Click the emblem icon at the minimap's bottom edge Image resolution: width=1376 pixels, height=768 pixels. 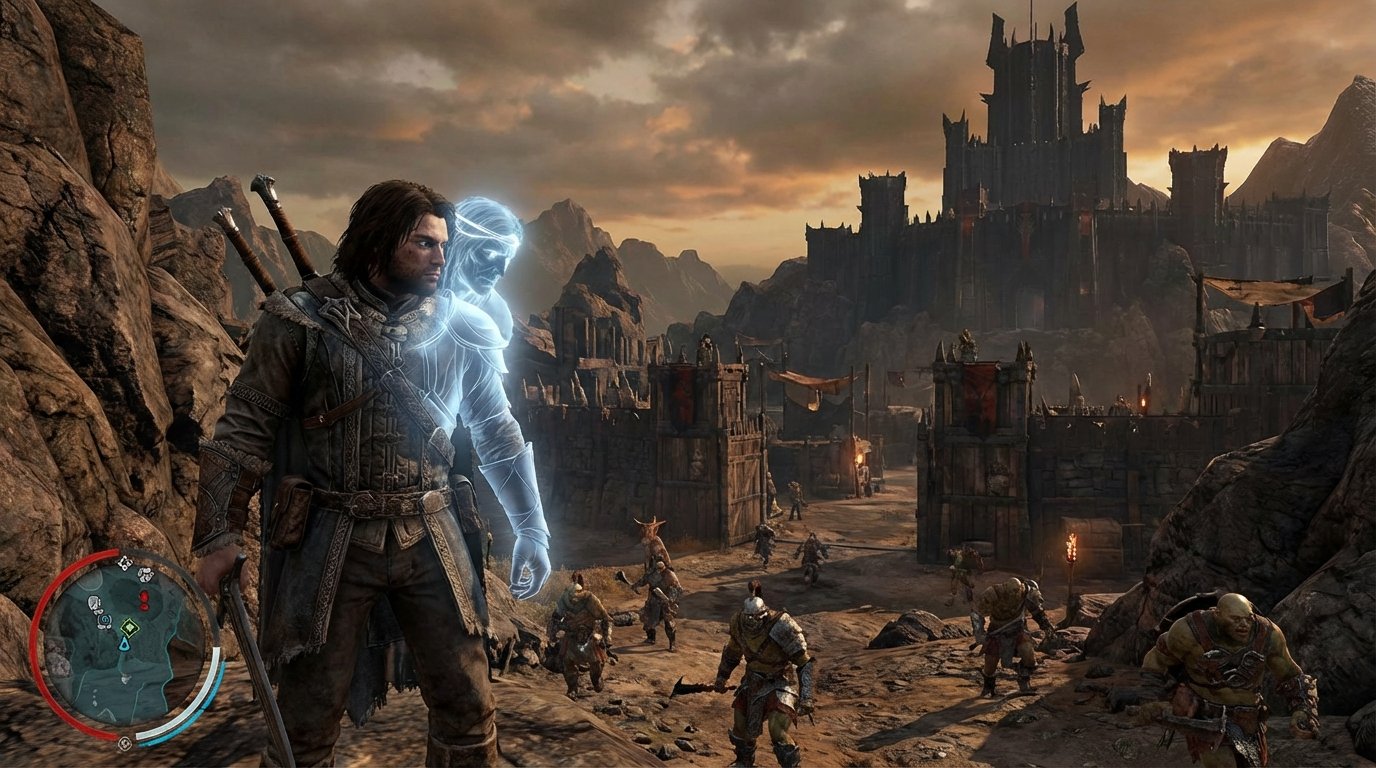click(x=125, y=743)
